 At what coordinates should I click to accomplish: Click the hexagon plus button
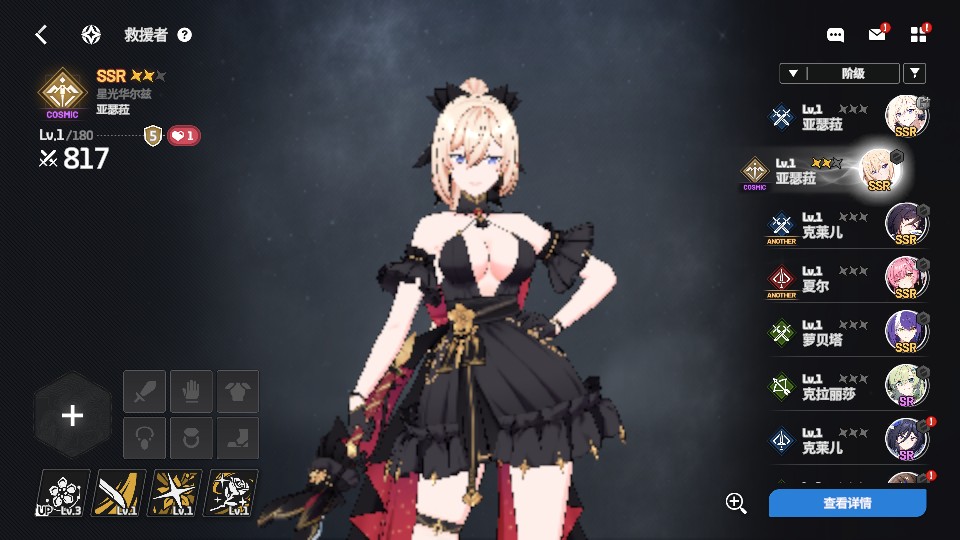pos(72,416)
